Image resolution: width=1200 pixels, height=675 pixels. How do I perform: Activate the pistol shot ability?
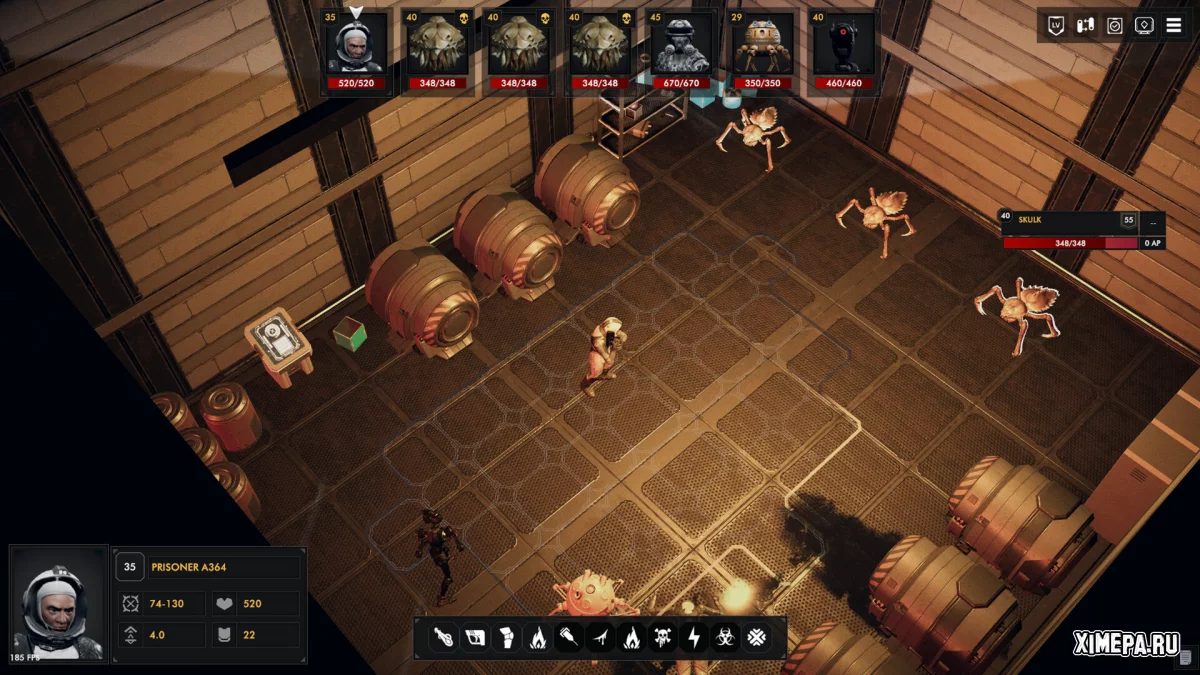coord(475,636)
